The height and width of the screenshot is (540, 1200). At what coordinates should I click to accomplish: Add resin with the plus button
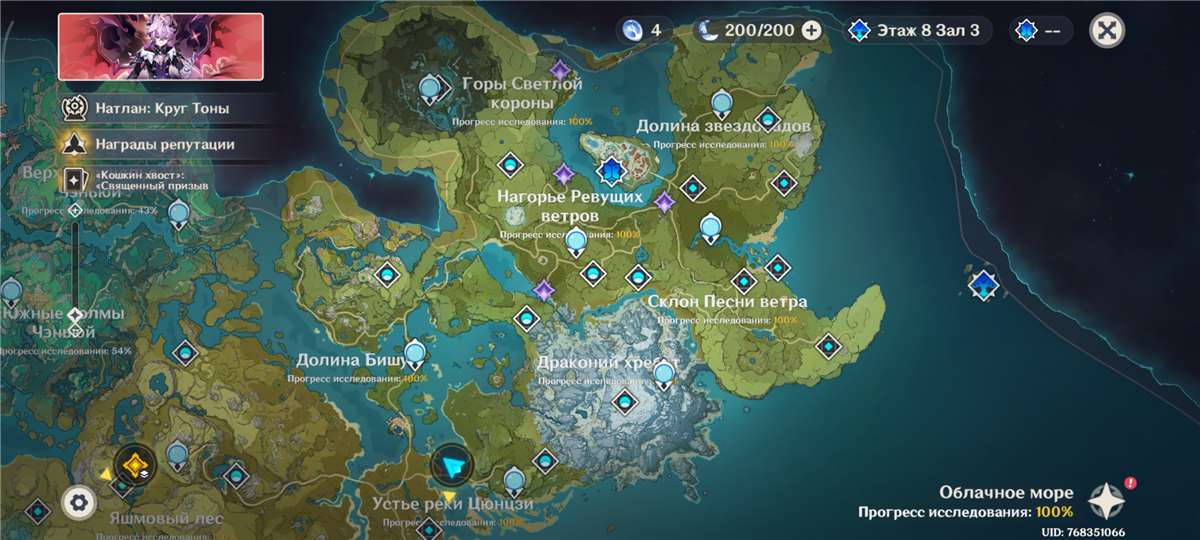tap(812, 30)
